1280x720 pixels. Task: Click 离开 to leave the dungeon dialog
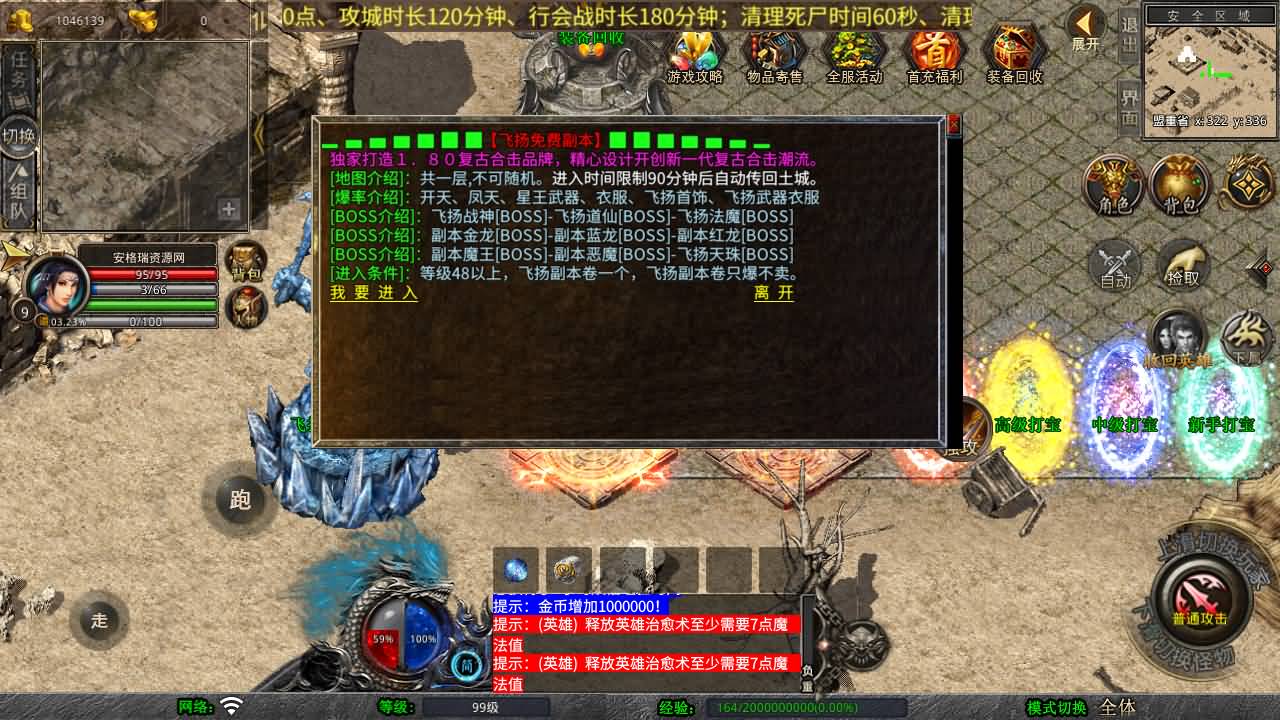pyautogui.click(x=773, y=295)
